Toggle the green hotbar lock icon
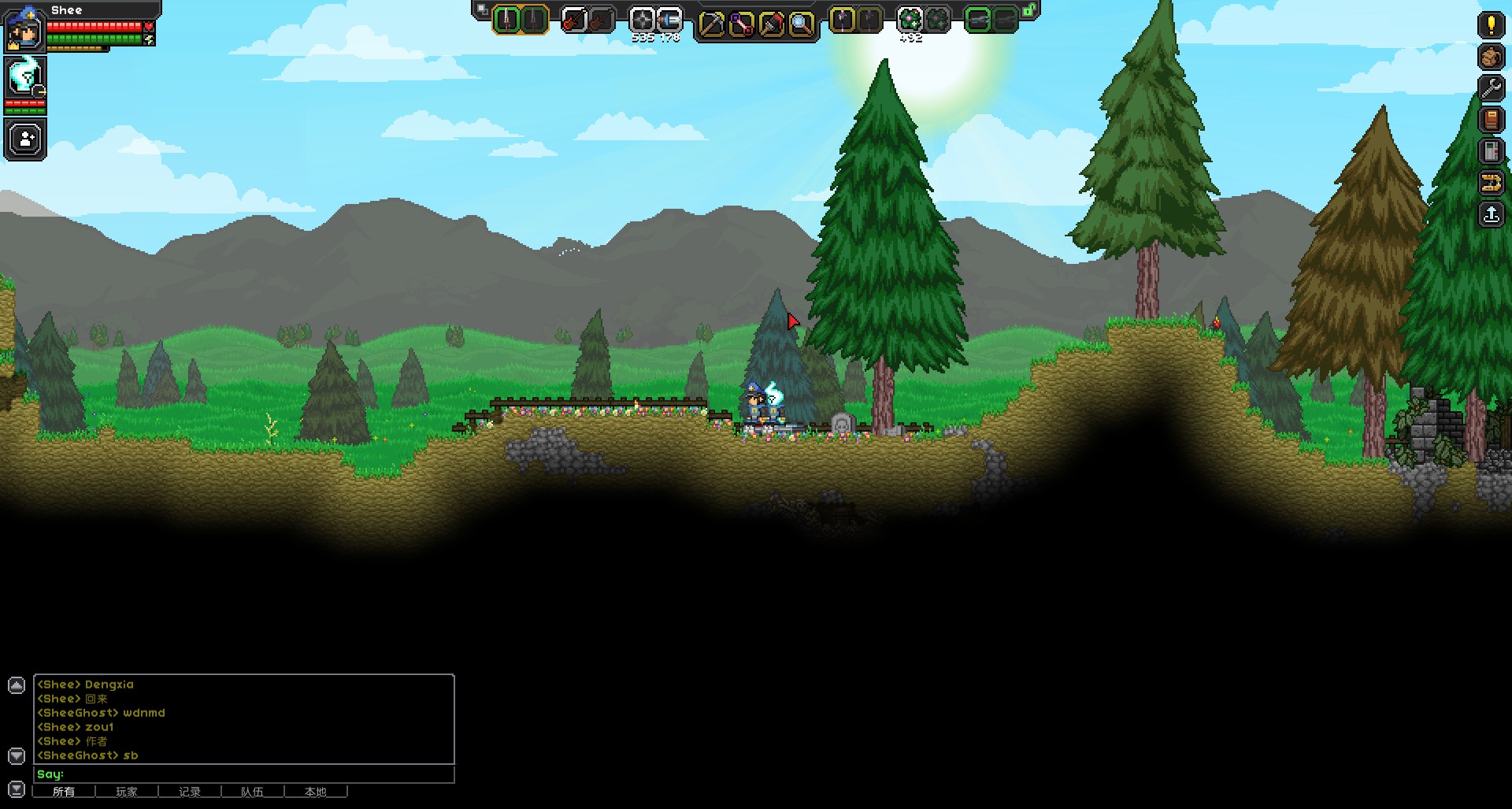1512x809 pixels. click(1029, 10)
